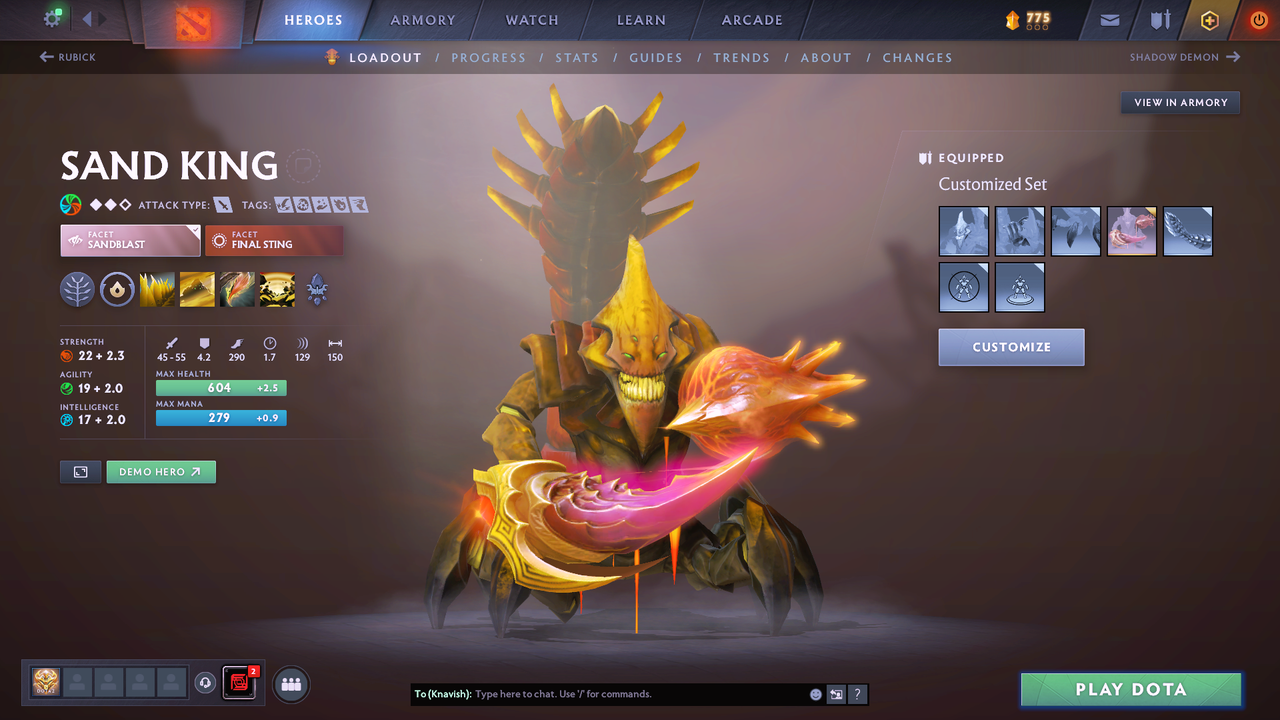Open the Arcade menu

(751, 20)
